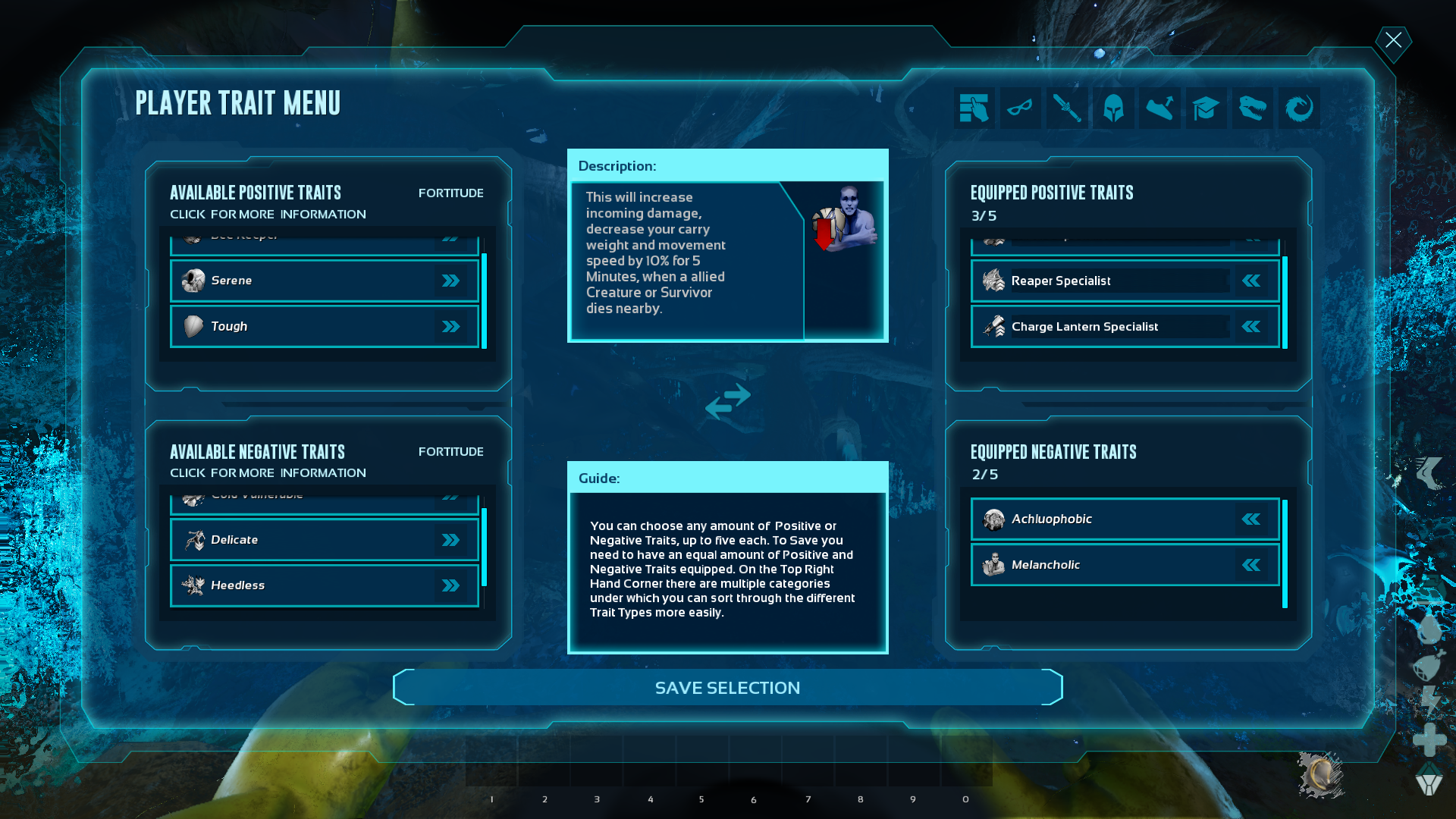
Task: Click the Available Positive Traits header
Action: pos(256,192)
